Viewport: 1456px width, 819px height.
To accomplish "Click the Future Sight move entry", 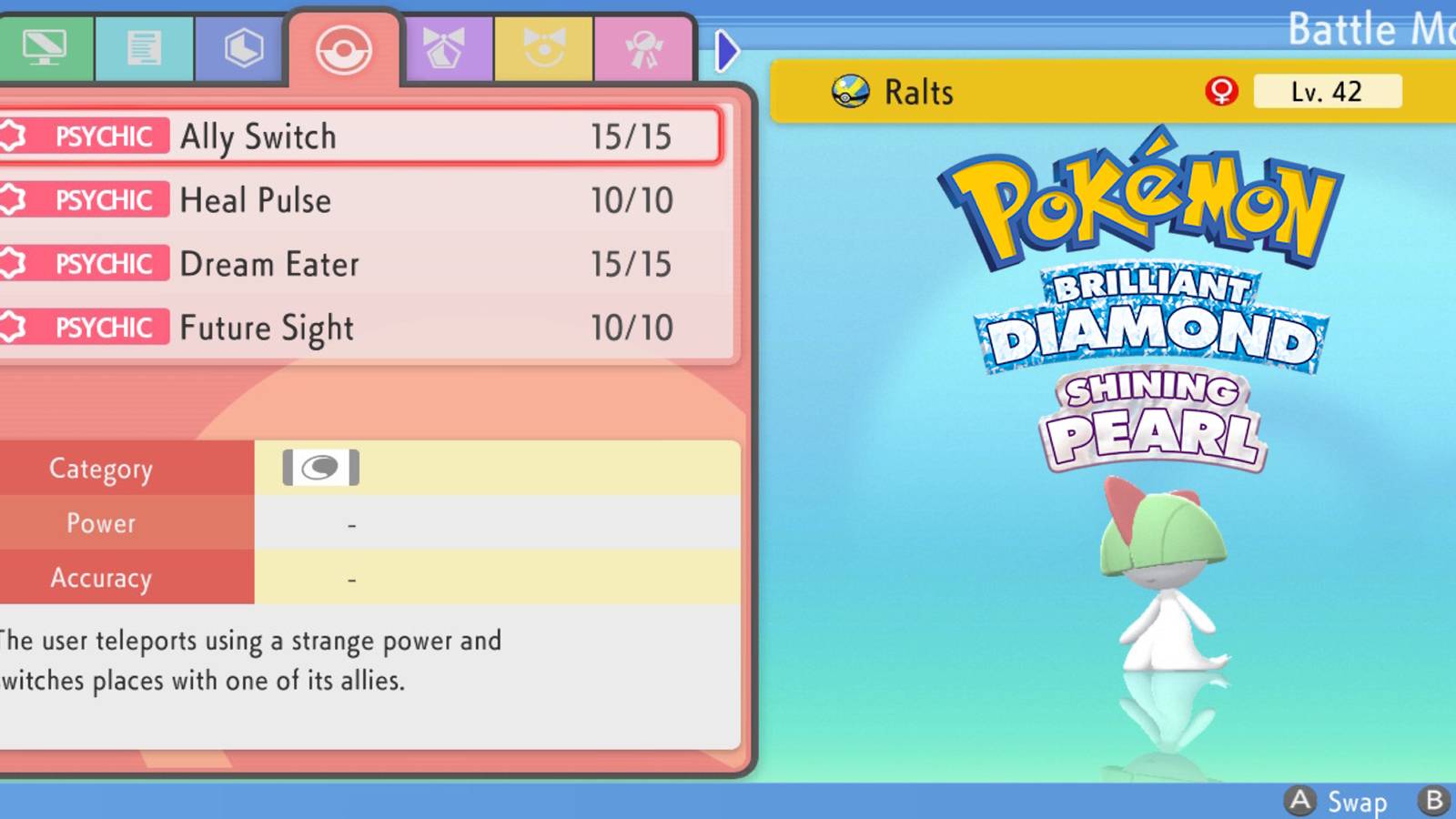I will [265, 328].
